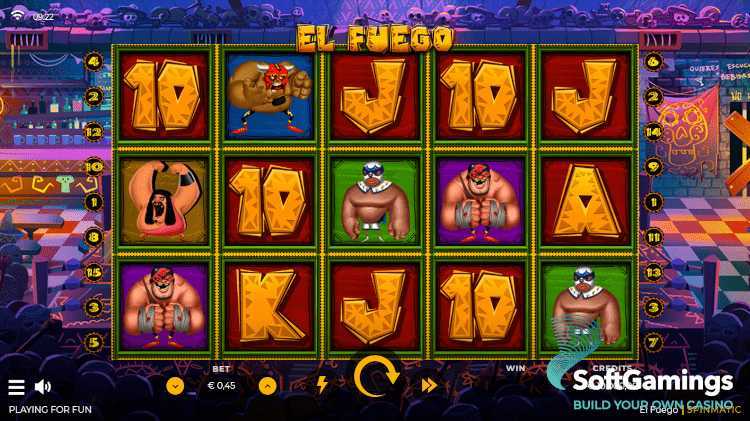Toggle the sound speaker icon
This screenshot has height=421, width=750.
coord(43,386)
